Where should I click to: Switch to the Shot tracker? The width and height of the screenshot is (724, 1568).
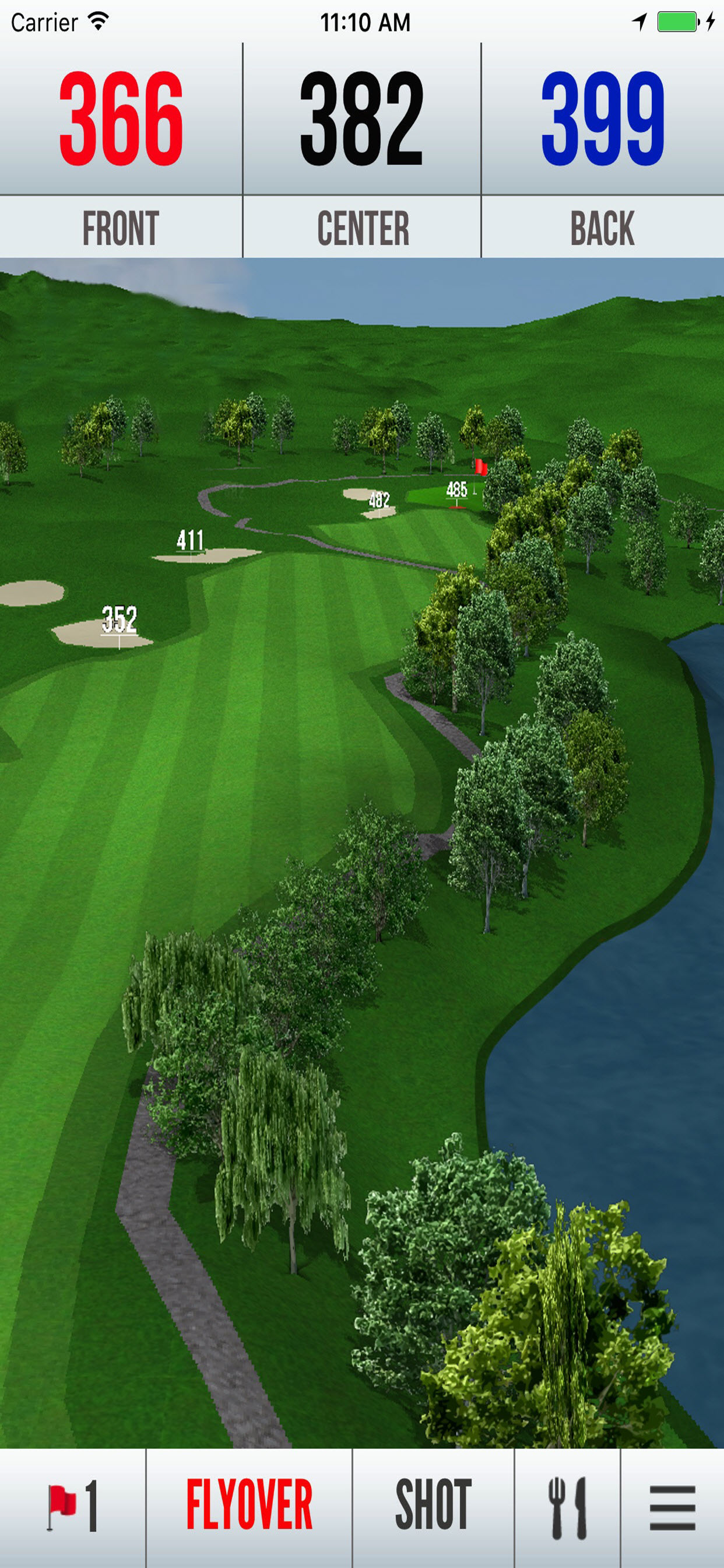coord(433,1507)
